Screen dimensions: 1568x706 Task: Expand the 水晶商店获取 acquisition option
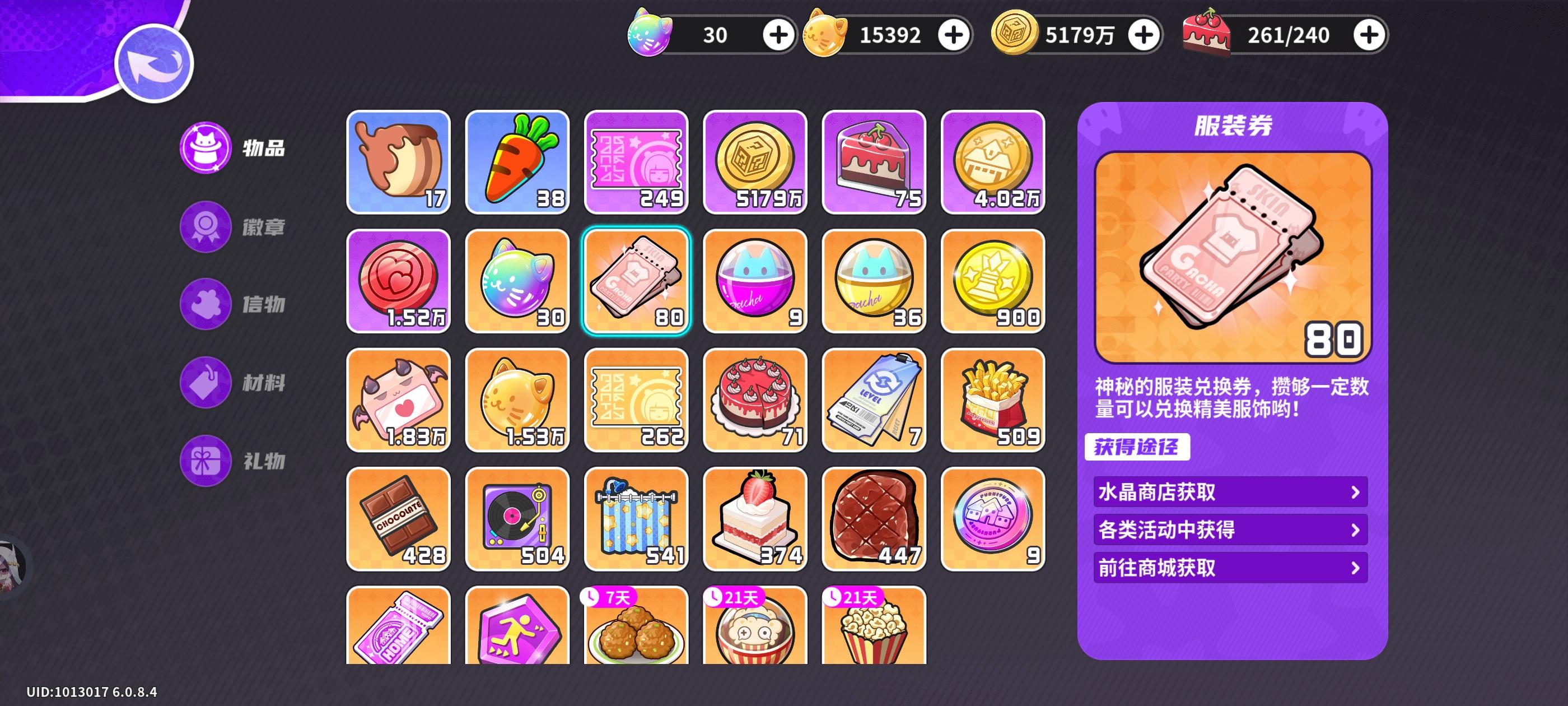1230,491
